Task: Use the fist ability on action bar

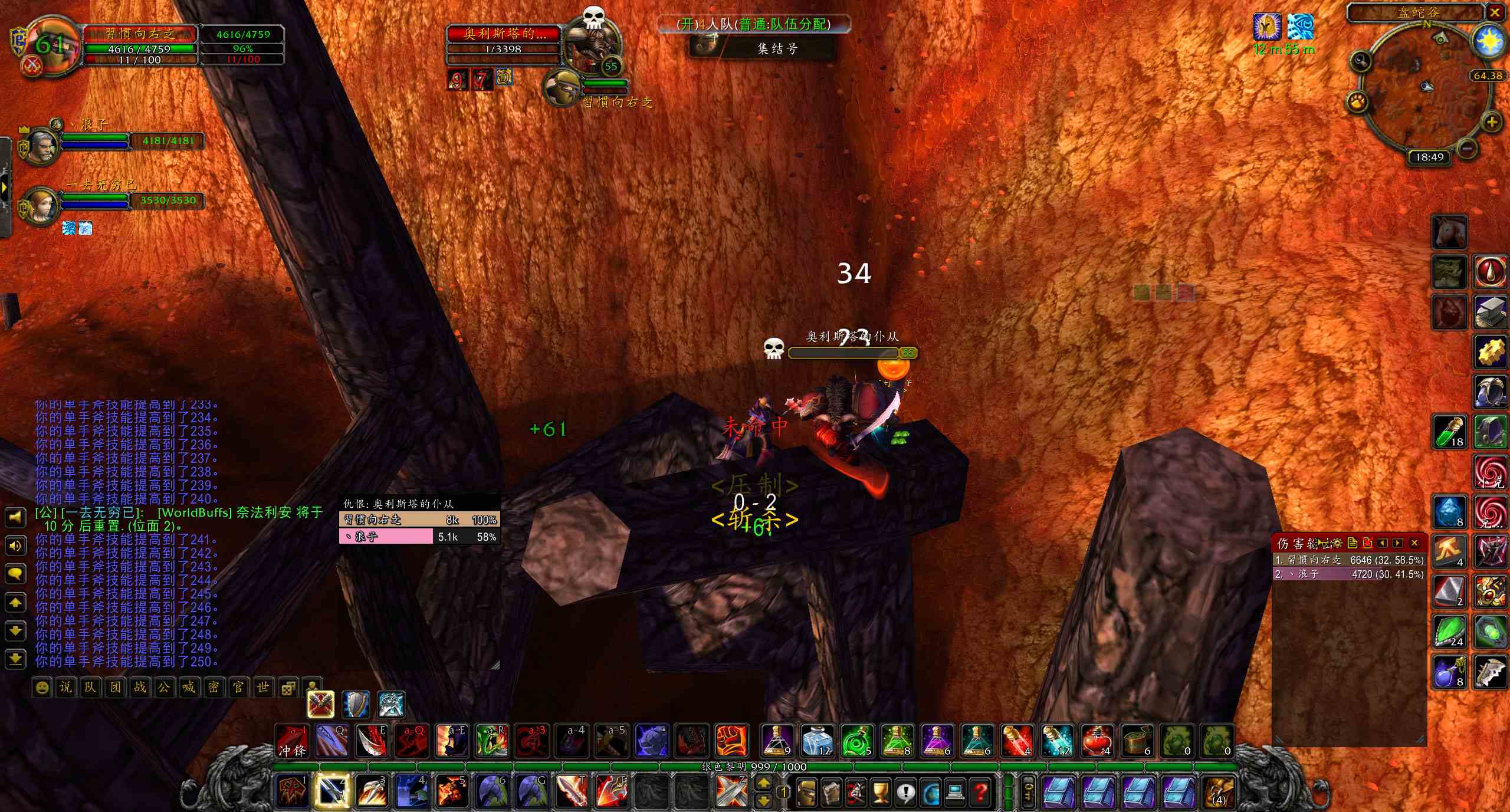Action: pos(732,740)
